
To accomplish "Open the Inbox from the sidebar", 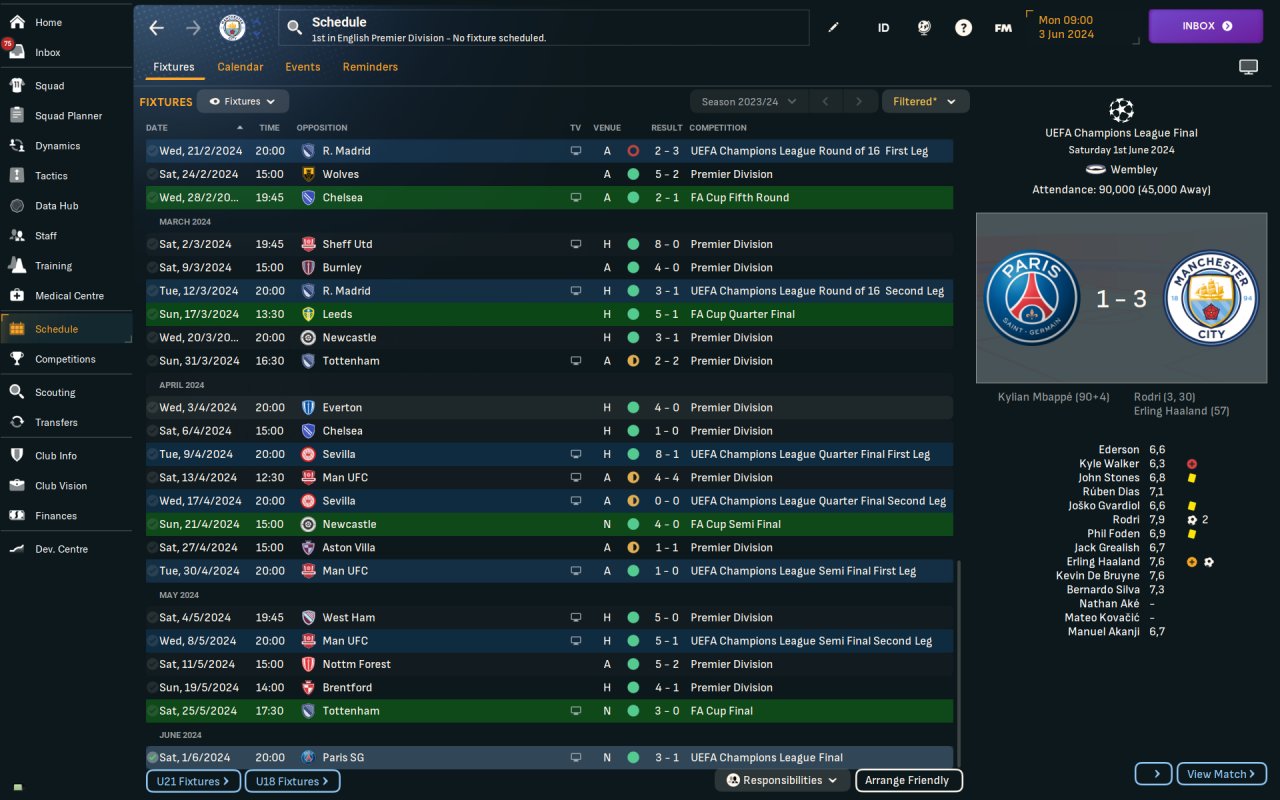I will click(47, 52).
